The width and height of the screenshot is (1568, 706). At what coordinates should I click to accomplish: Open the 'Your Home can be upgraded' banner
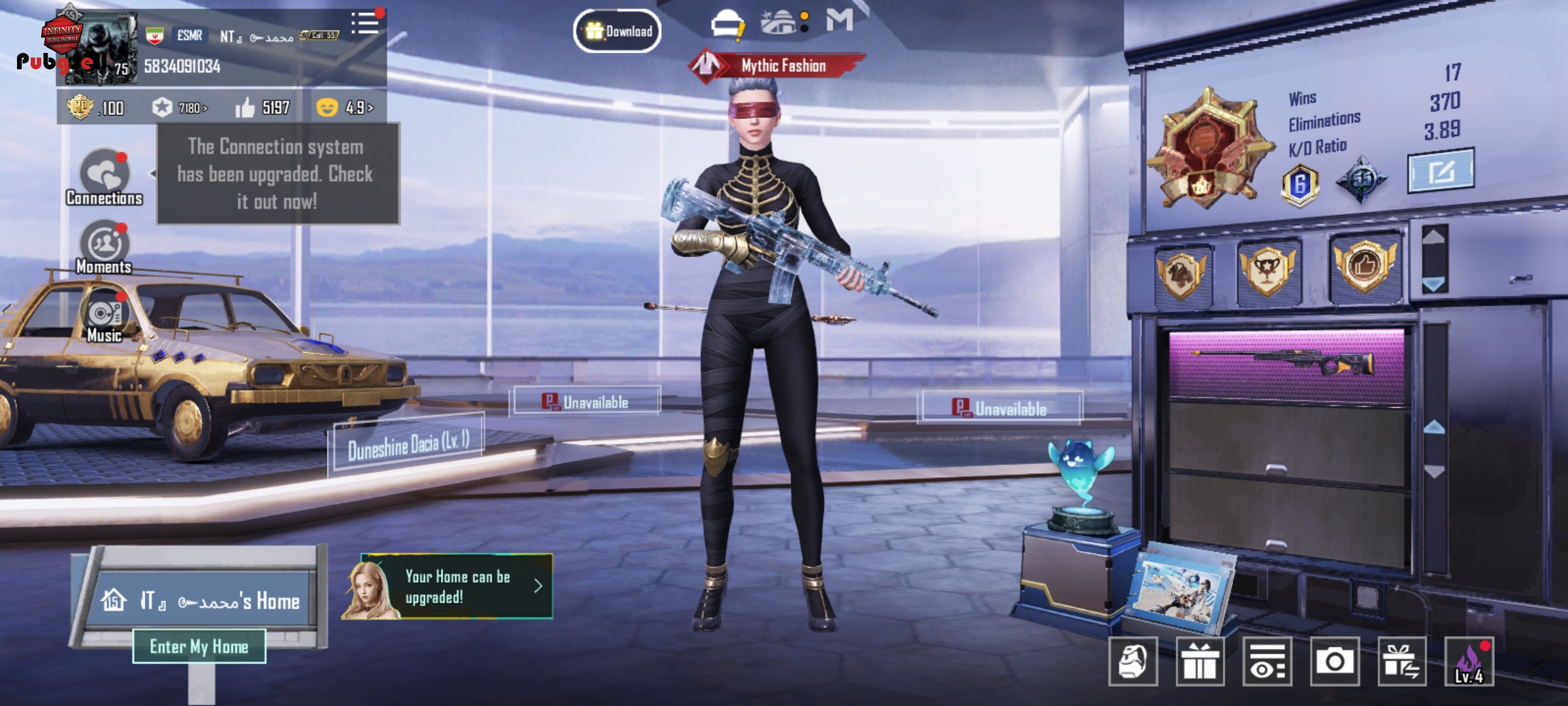456,586
